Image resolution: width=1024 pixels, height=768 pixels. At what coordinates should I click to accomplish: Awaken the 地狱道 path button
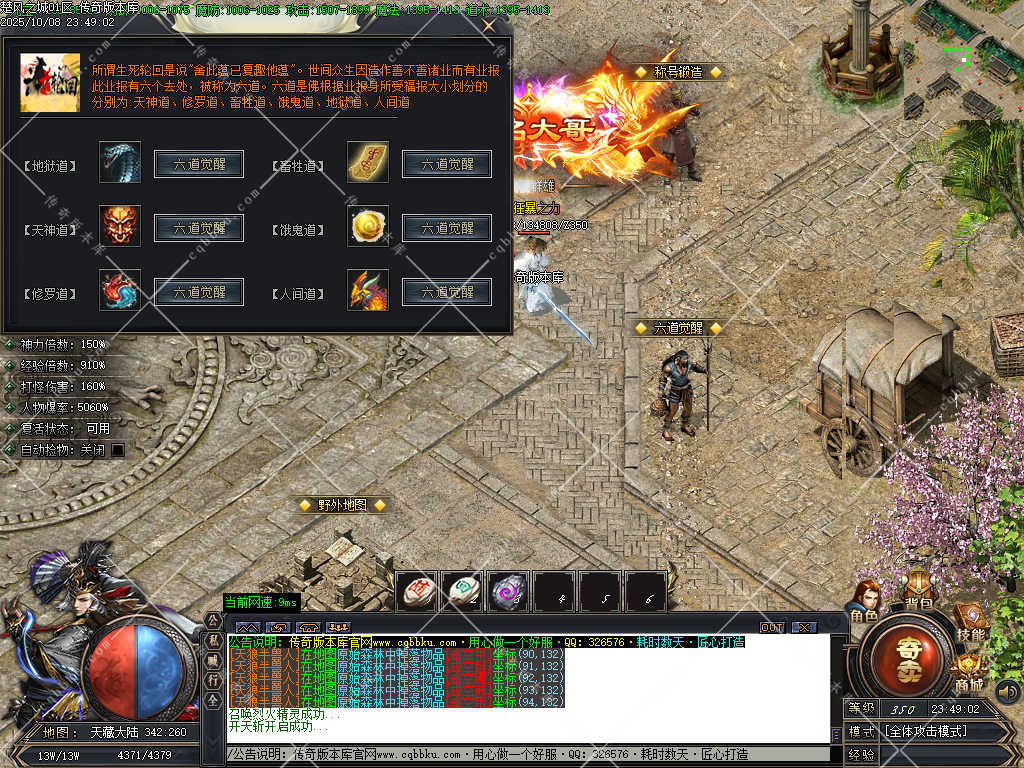tap(199, 165)
